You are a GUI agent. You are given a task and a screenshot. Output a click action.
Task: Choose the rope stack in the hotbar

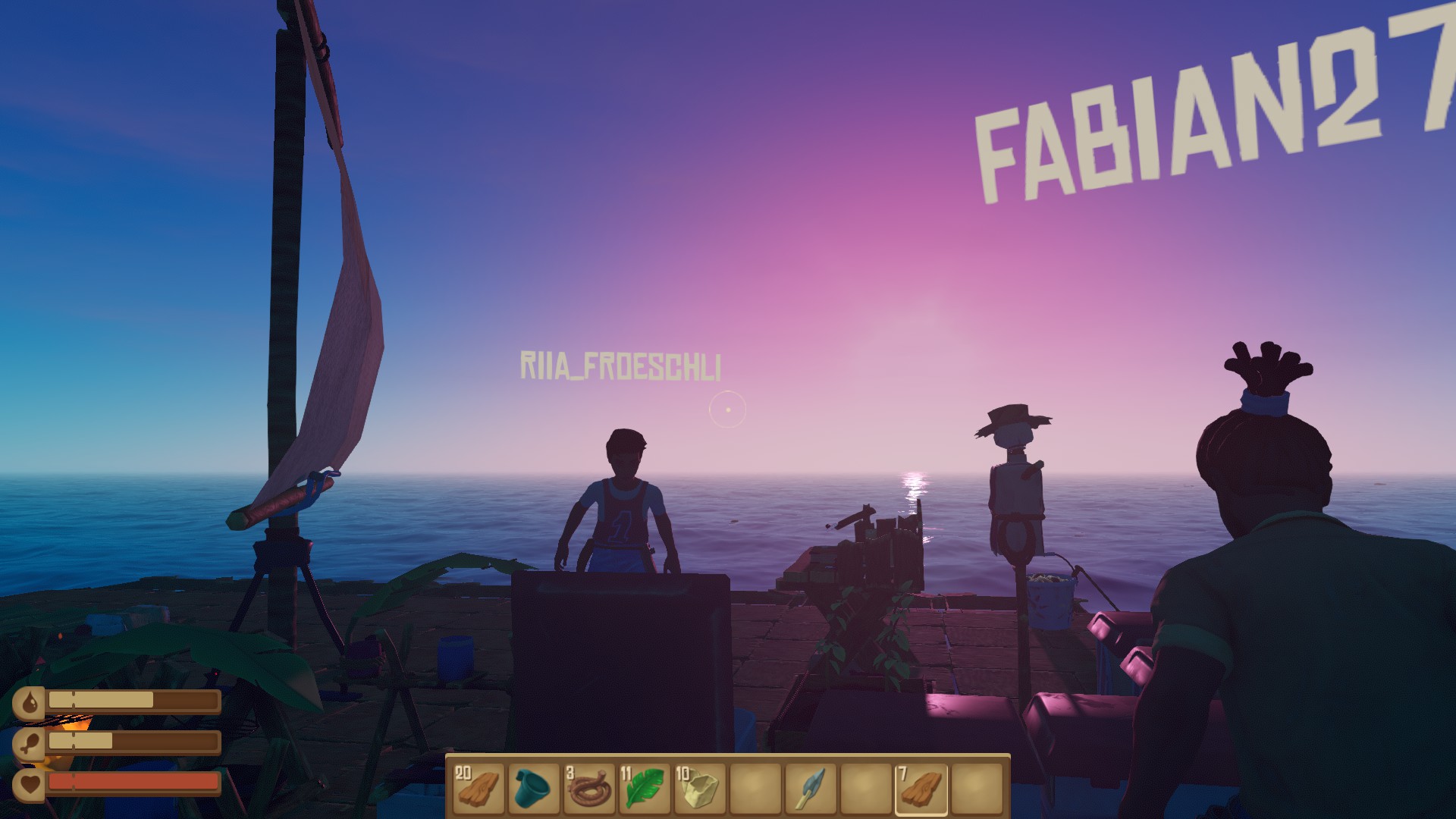pyautogui.click(x=588, y=788)
